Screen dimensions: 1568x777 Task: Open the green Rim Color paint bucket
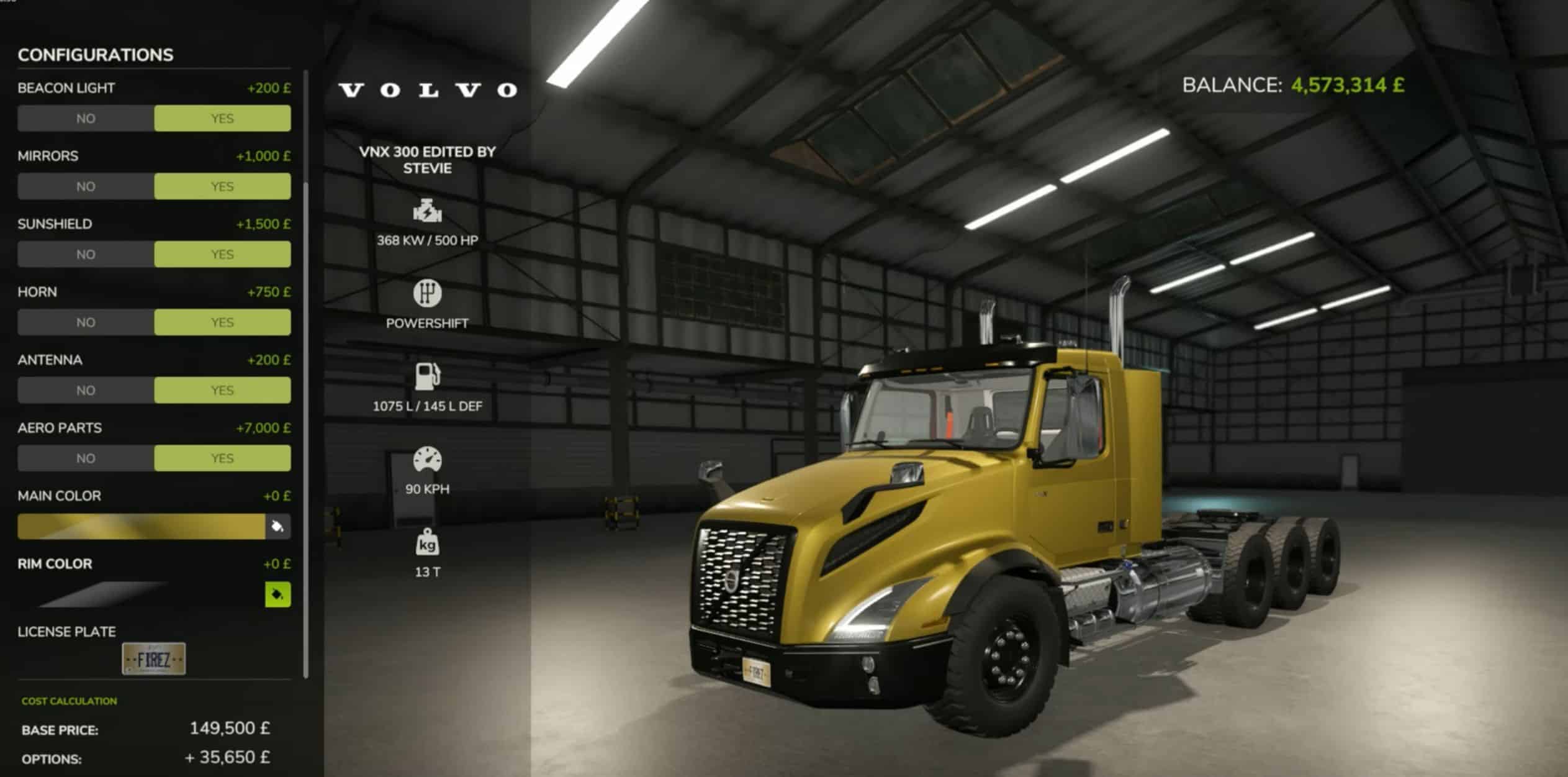(x=277, y=594)
